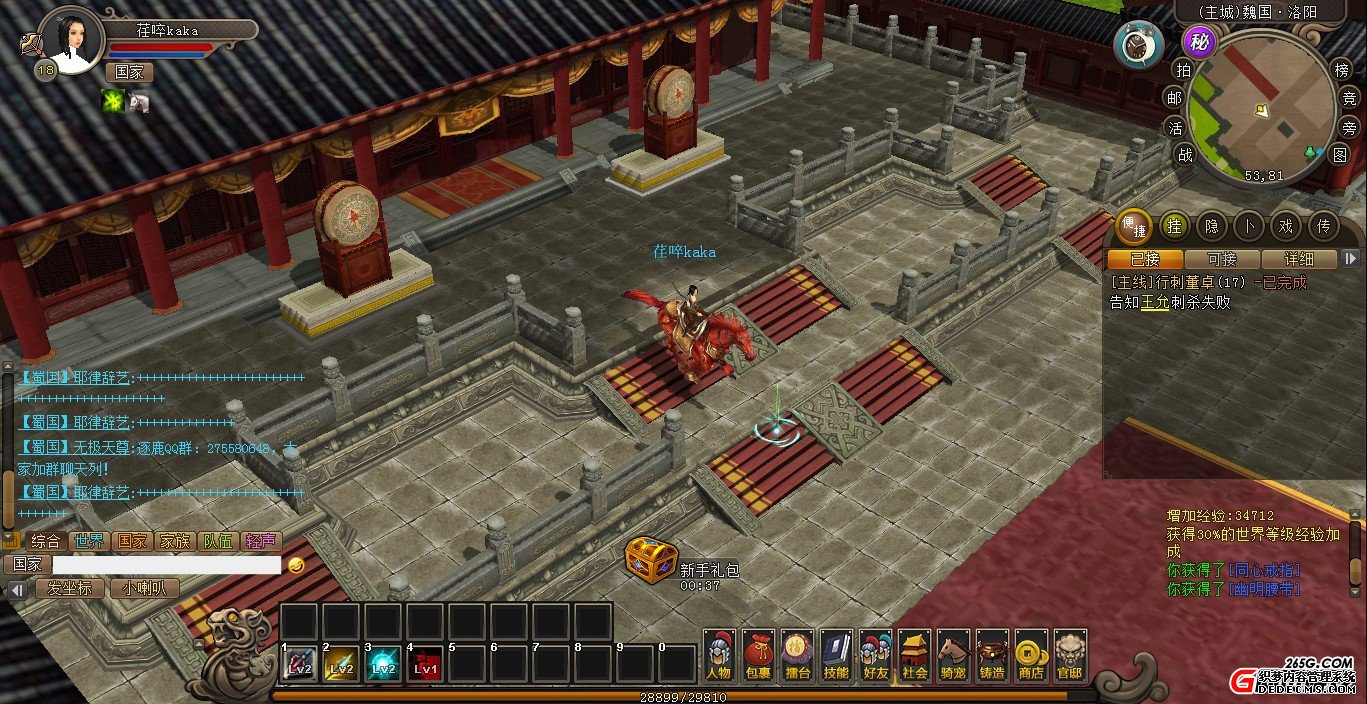1367x704 pixels.
Task: Toggle the 挂 auto-play button
Action: pyautogui.click(x=1175, y=227)
